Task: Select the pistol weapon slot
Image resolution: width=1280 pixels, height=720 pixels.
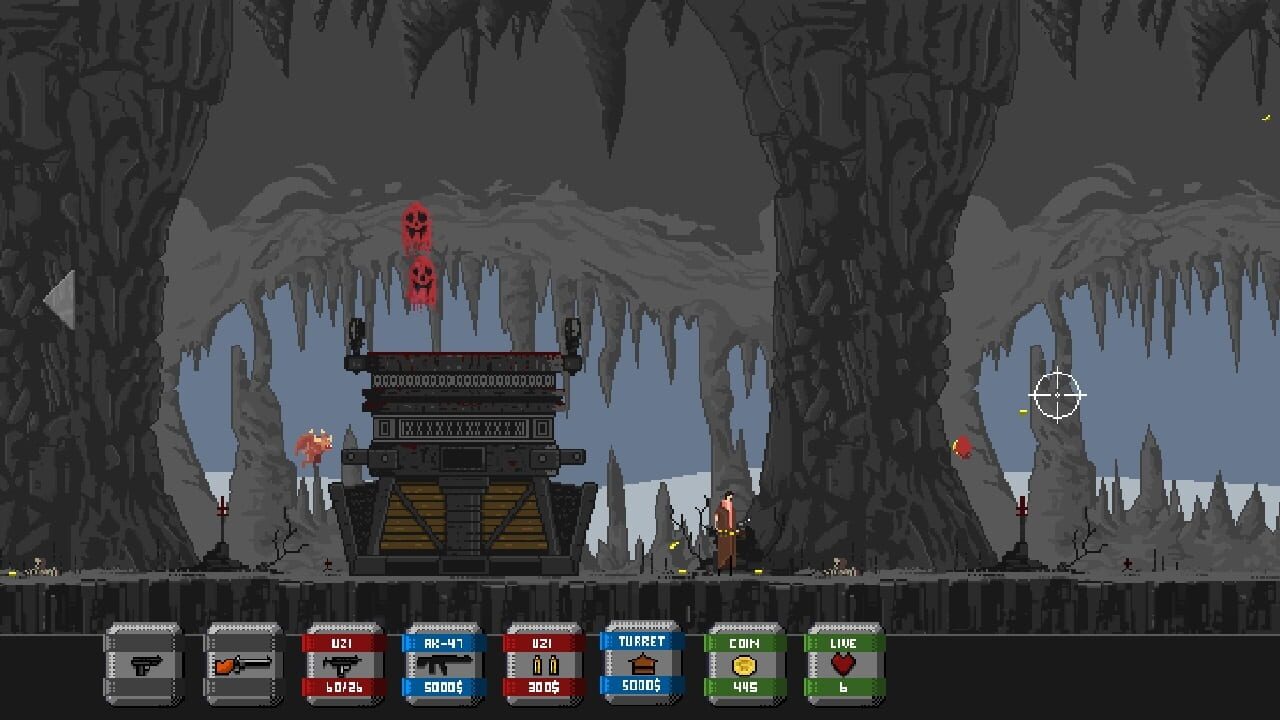Action: point(143,662)
